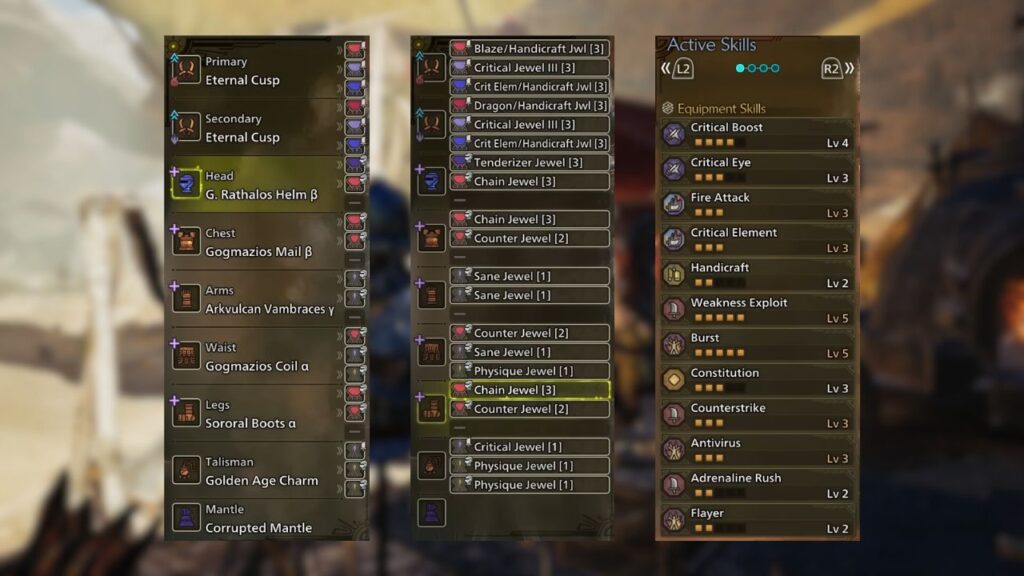Select the Gogmazios Coil α waist slot
The image size is (1024, 576).
pyautogui.click(x=255, y=357)
